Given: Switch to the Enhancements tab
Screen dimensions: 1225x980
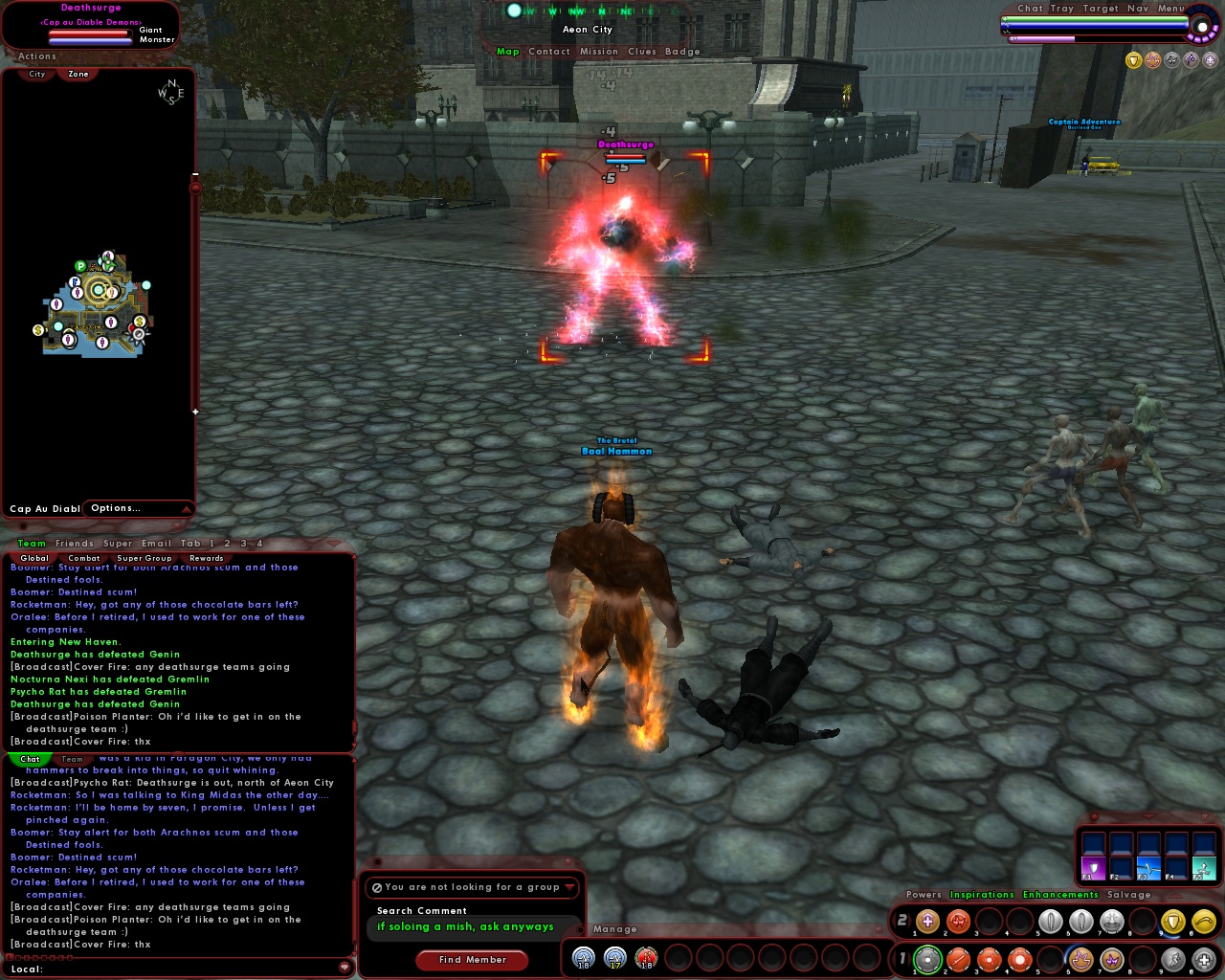Looking at the screenshot, I should pyautogui.click(x=1059, y=894).
